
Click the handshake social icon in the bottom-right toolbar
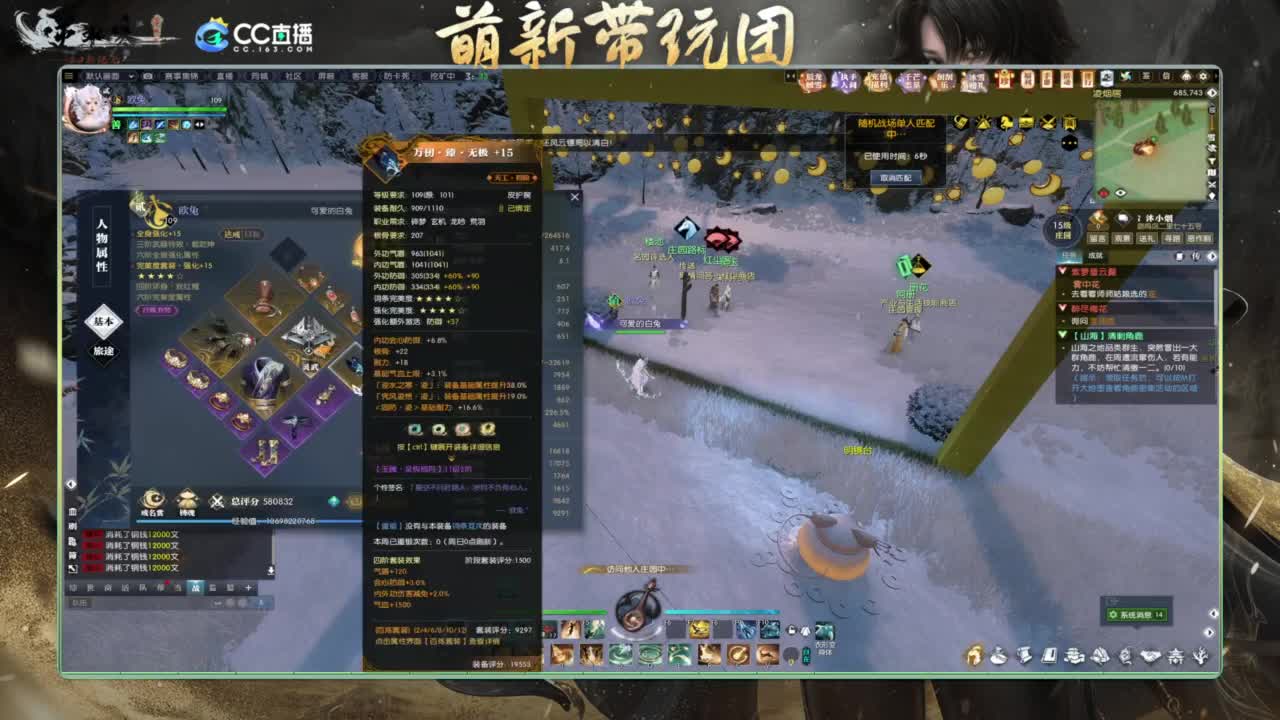pyautogui.click(x=1152, y=656)
